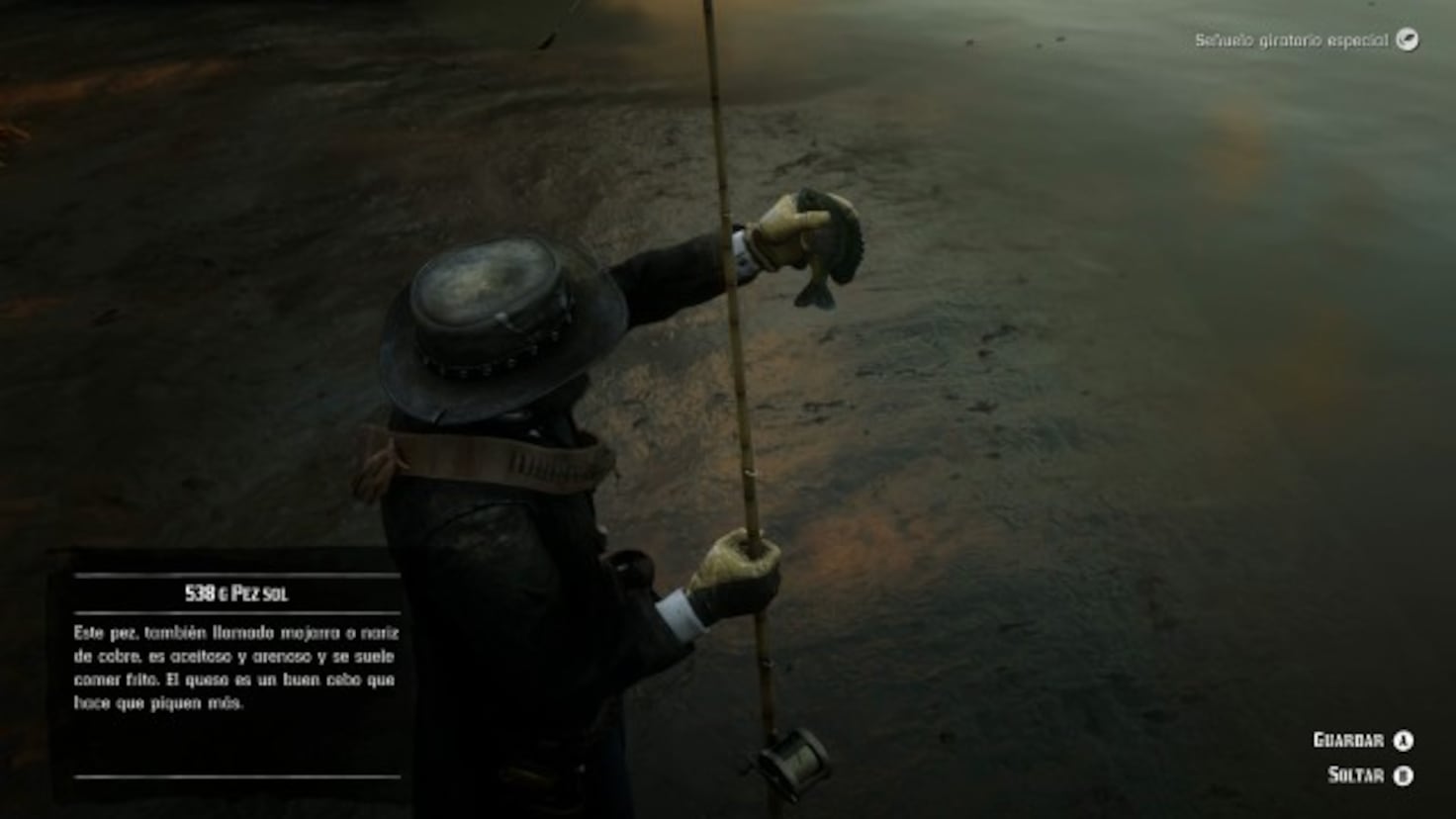Select the circular A button prompt icon
The image size is (1456, 819).
pyautogui.click(x=1406, y=739)
